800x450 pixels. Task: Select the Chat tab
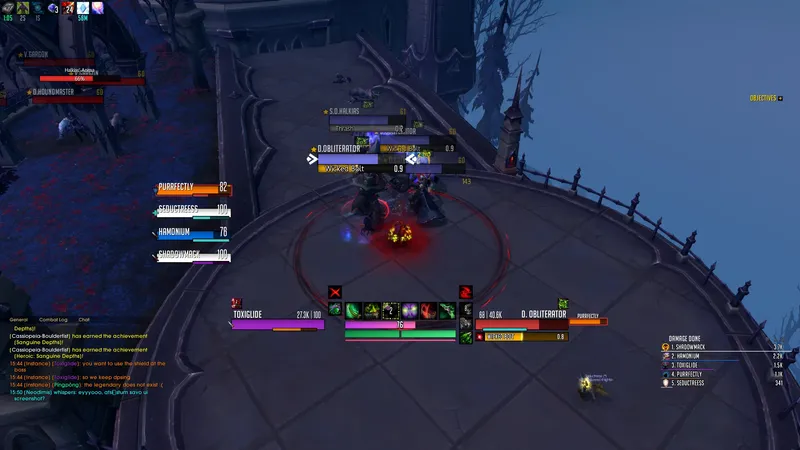[x=84, y=319]
